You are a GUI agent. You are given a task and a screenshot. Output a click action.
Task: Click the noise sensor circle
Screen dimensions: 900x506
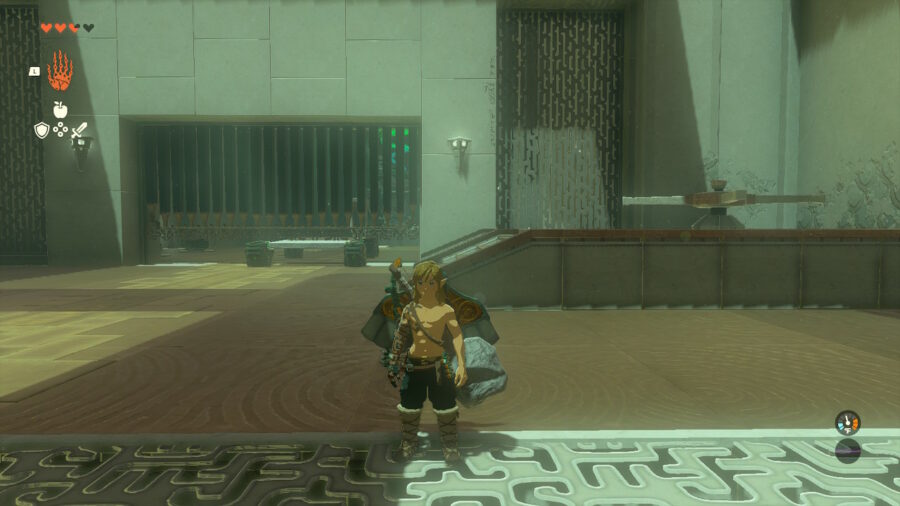coord(847,451)
